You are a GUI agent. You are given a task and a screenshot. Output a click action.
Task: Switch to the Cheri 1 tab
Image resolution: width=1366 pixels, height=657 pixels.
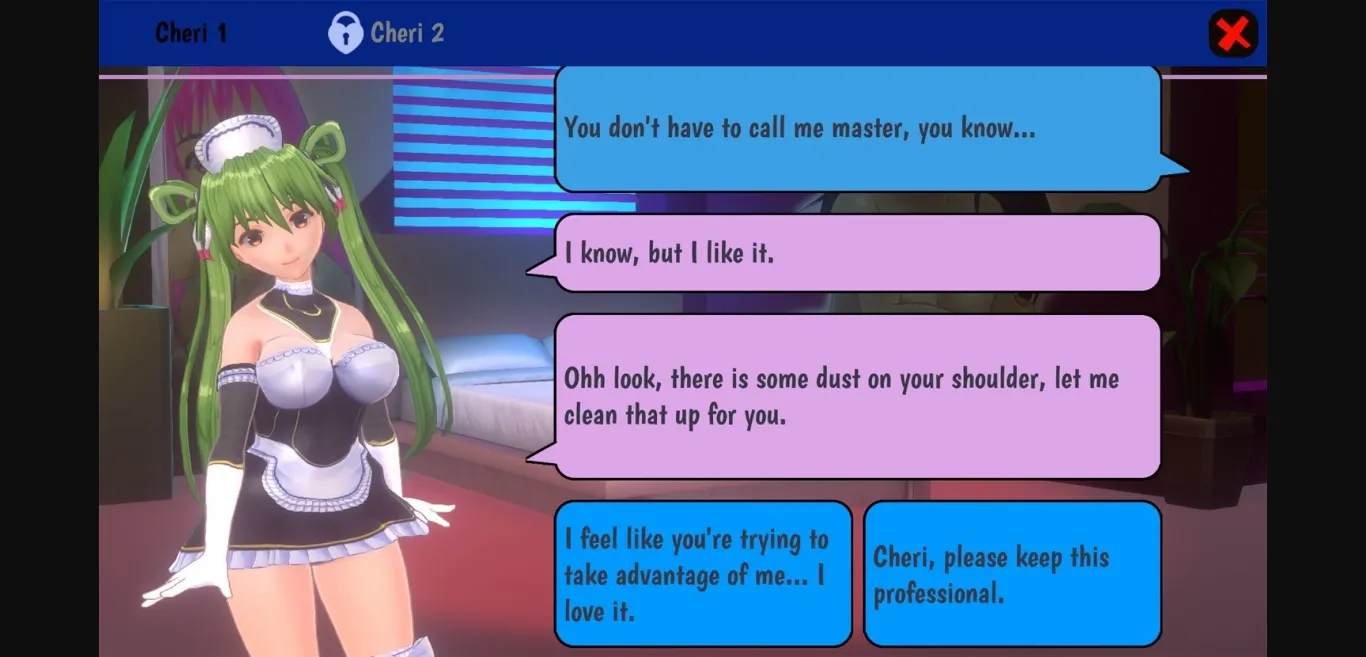click(x=191, y=33)
